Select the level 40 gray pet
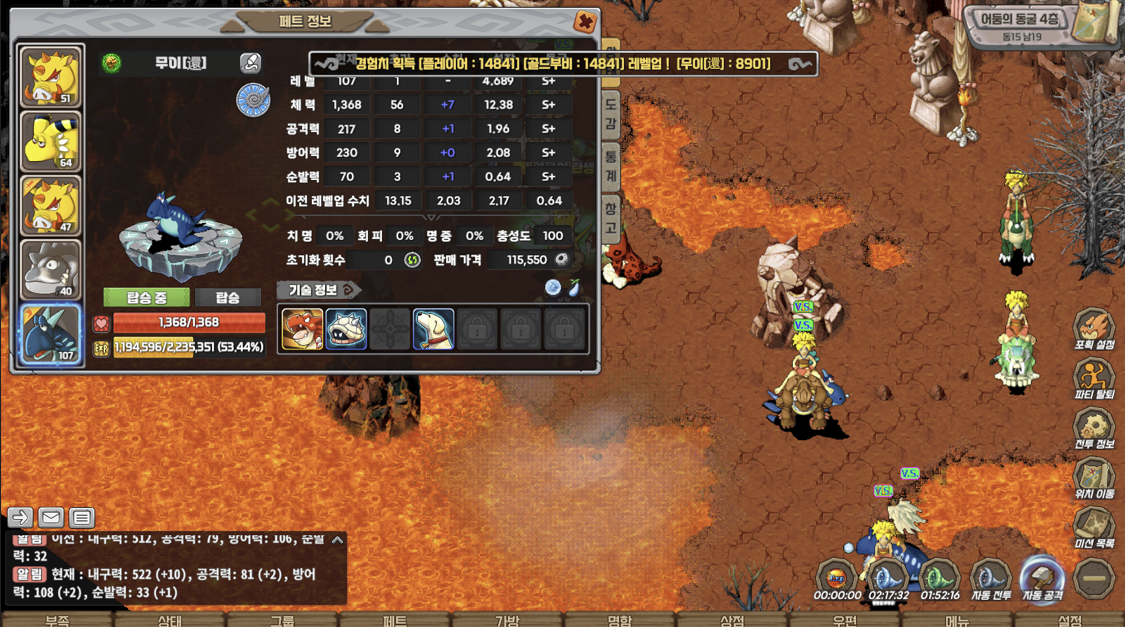The height and width of the screenshot is (627, 1125). [51, 270]
